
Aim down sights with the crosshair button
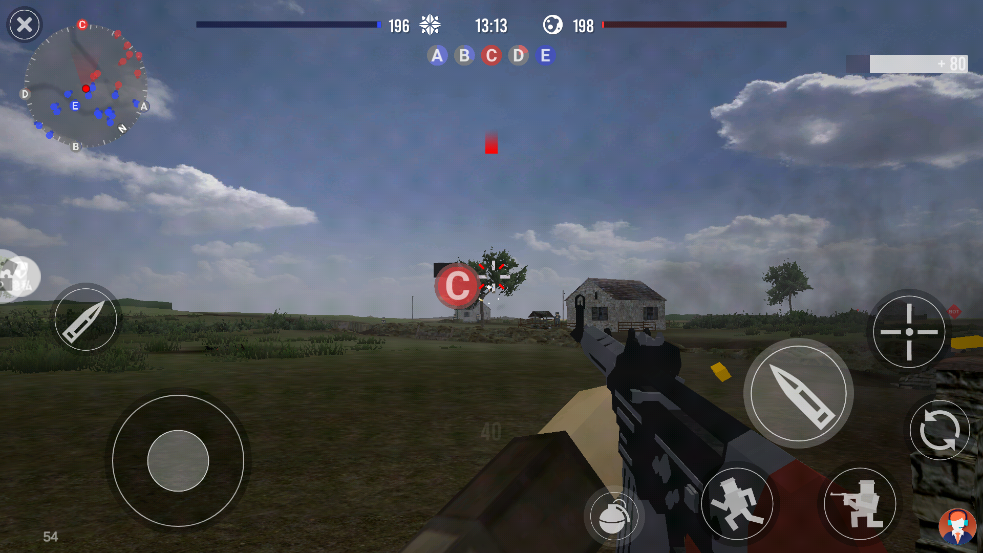coord(909,331)
